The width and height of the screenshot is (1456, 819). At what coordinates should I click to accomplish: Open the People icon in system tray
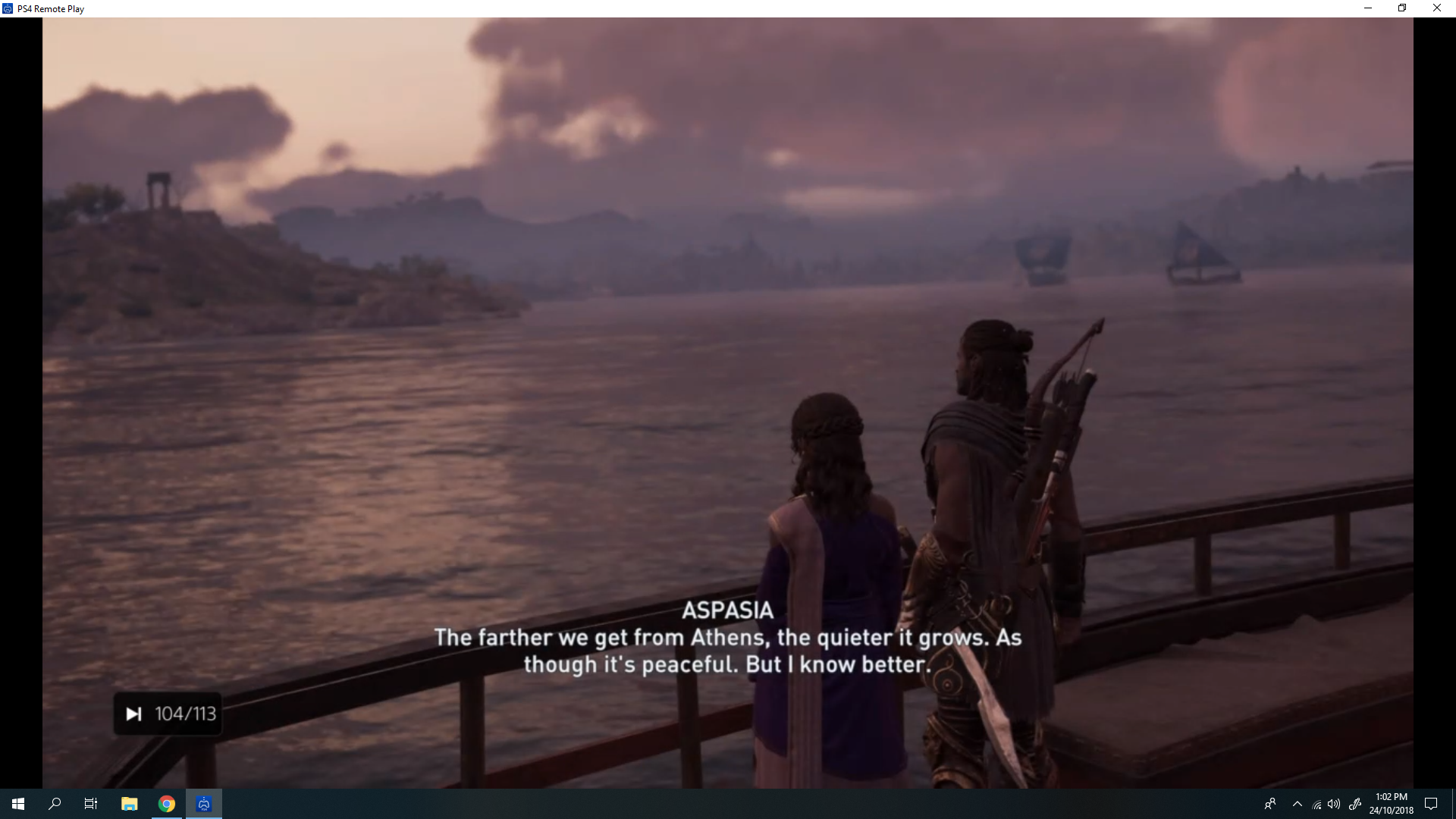(x=1270, y=804)
